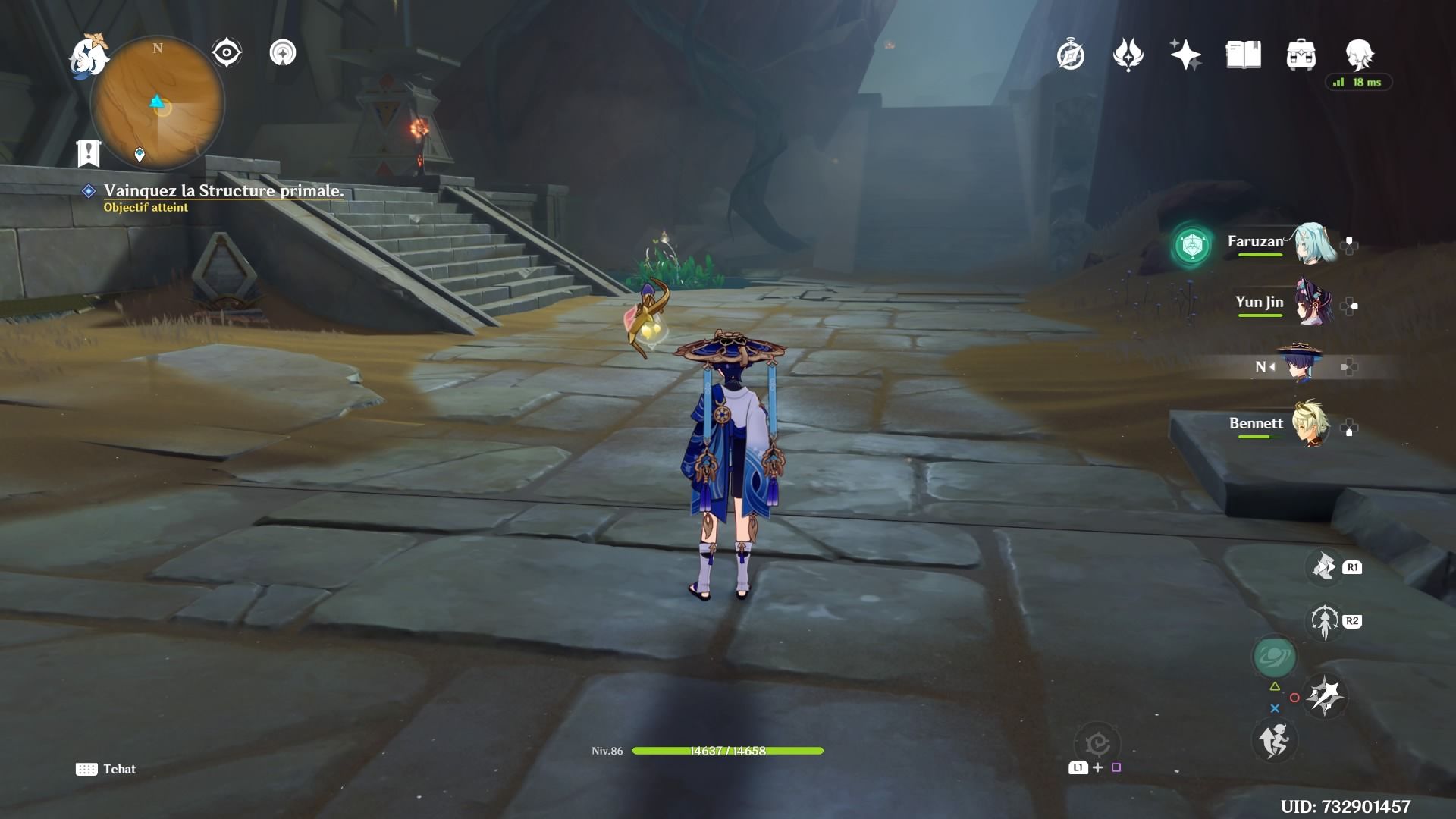The height and width of the screenshot is (819, 1456).
Task: Trigger the elemental burst R2 button
Action: pos(1324,621)
